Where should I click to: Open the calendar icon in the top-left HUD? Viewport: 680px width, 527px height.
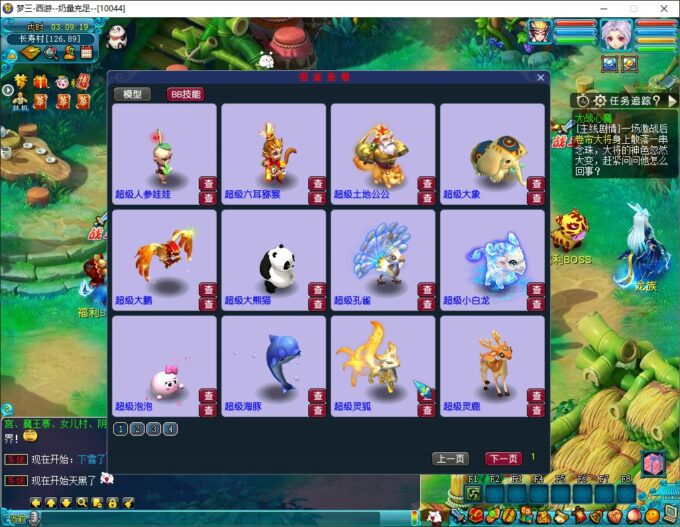tap(87, 54)
